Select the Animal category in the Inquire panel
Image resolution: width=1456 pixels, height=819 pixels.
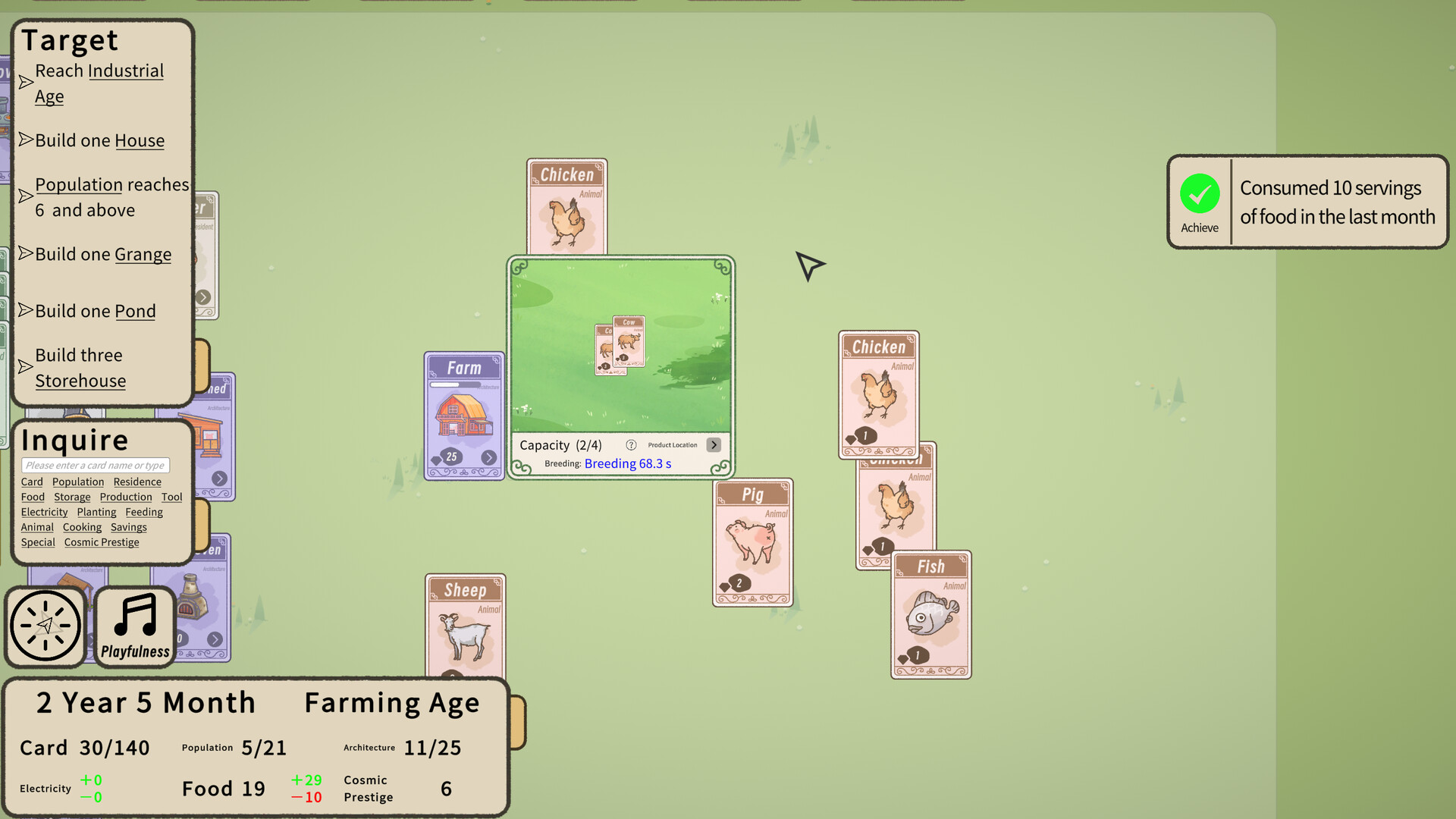(36, 526)
